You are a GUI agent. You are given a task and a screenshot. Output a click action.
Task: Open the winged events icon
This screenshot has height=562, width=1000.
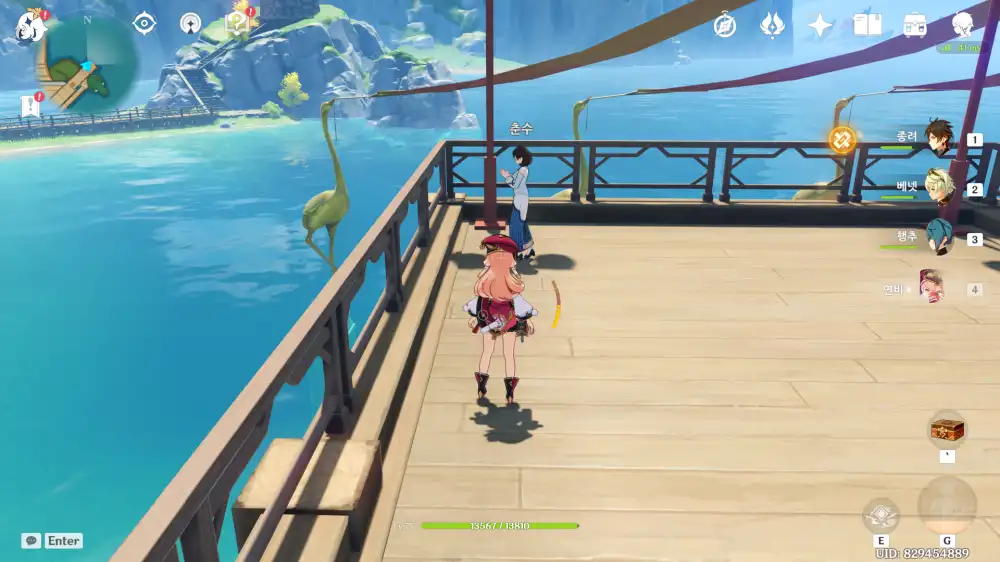(772, 25)
